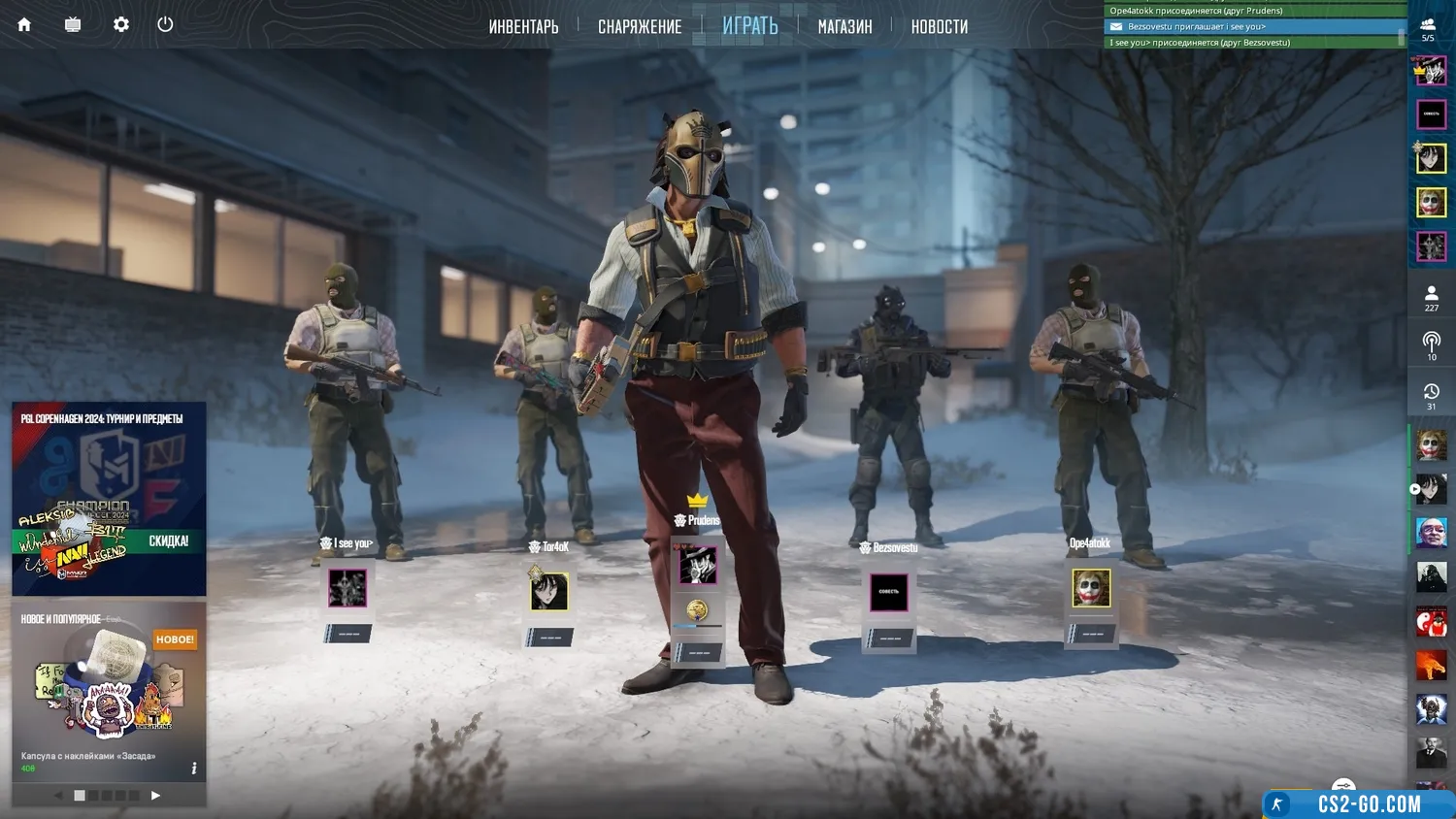
Task: Open the settings gear icon
Action: [121, 24]
